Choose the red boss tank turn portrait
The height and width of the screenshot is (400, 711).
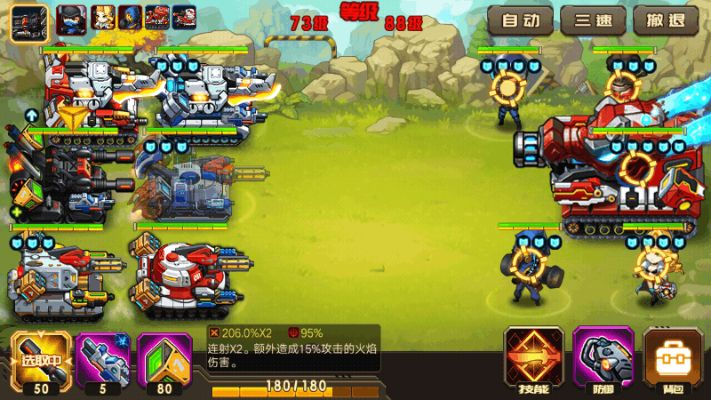[157, 17]
